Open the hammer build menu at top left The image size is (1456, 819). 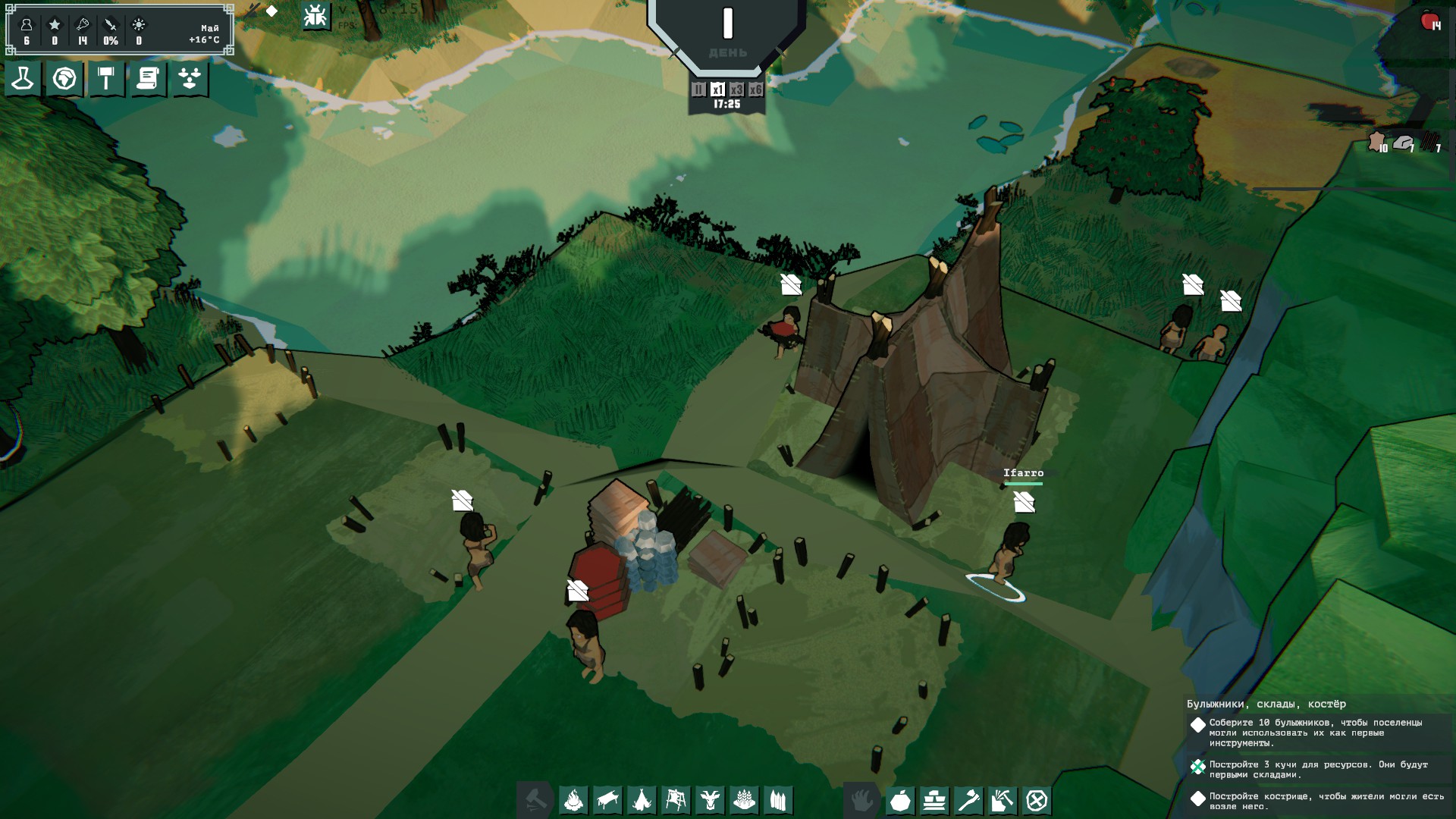tap(106, 78)
